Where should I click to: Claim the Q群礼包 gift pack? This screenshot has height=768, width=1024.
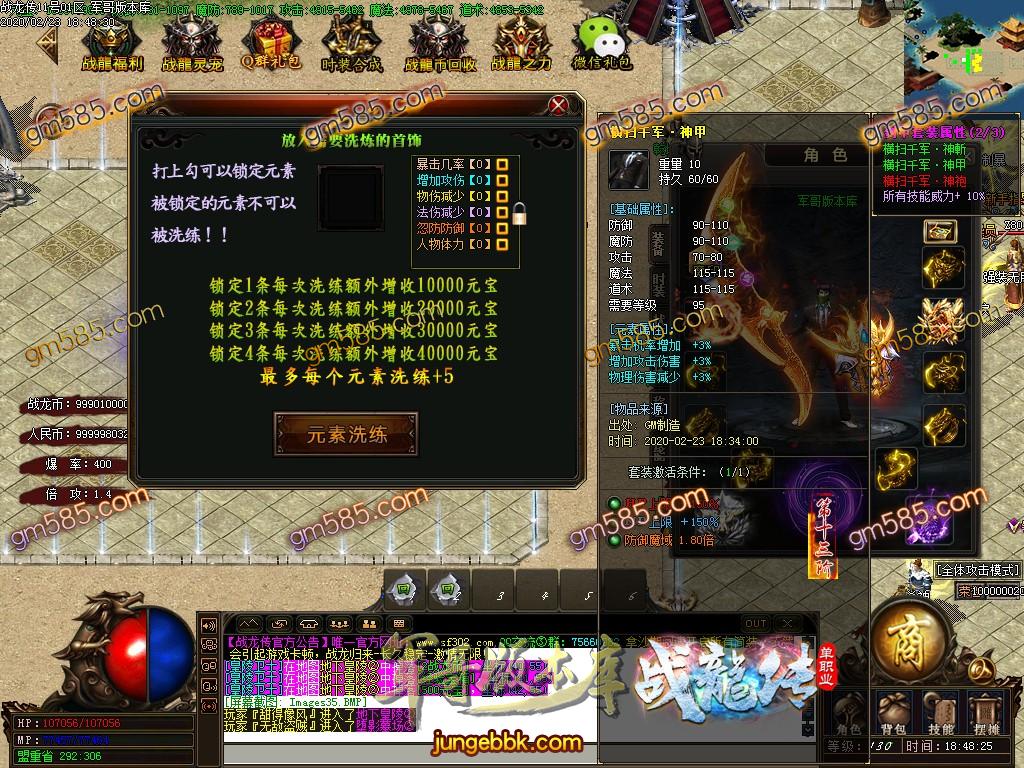coord(272,43)
